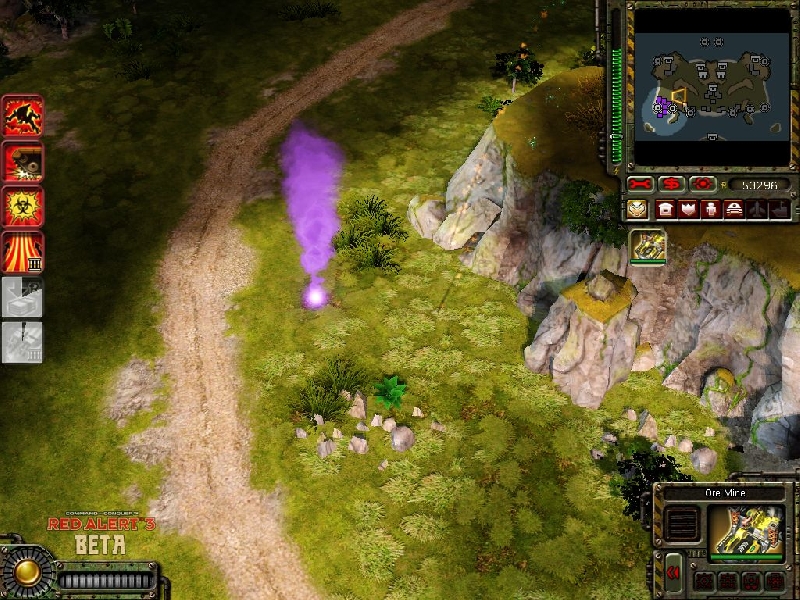
Task: Switch to the infantry production tab
Action: [710, 209]
